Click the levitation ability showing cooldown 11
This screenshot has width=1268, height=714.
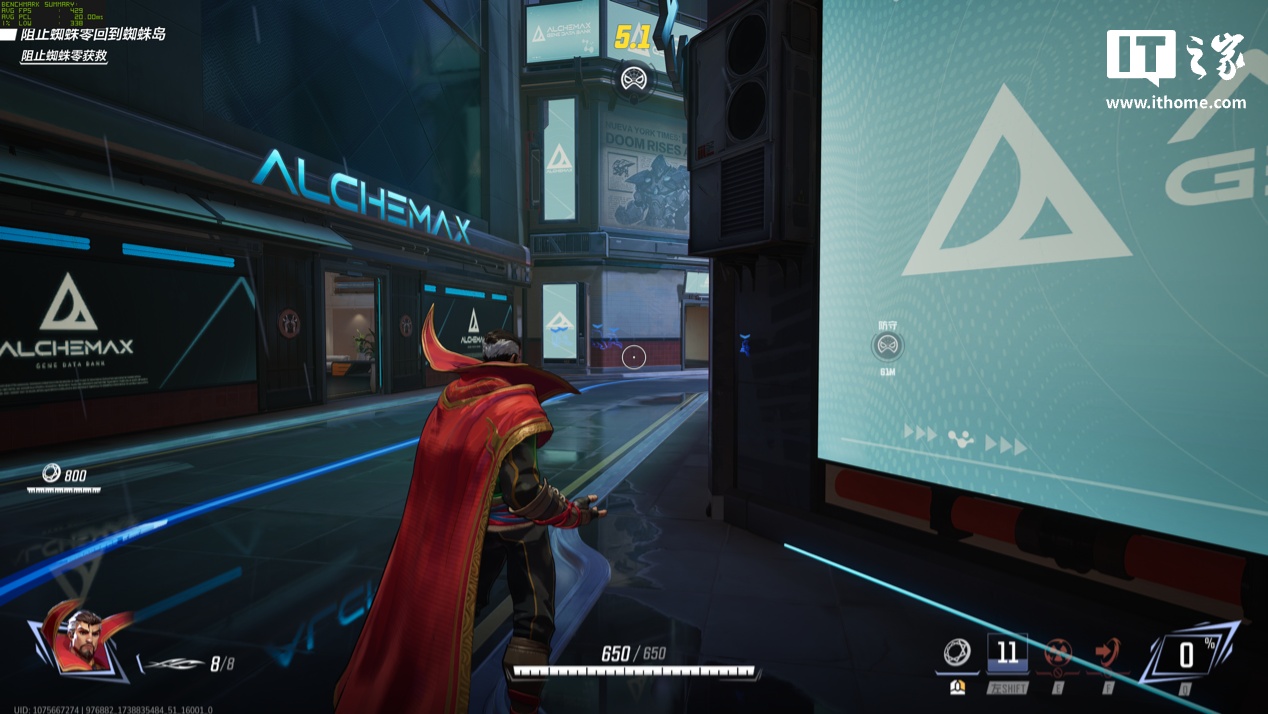click(1007, 653)
